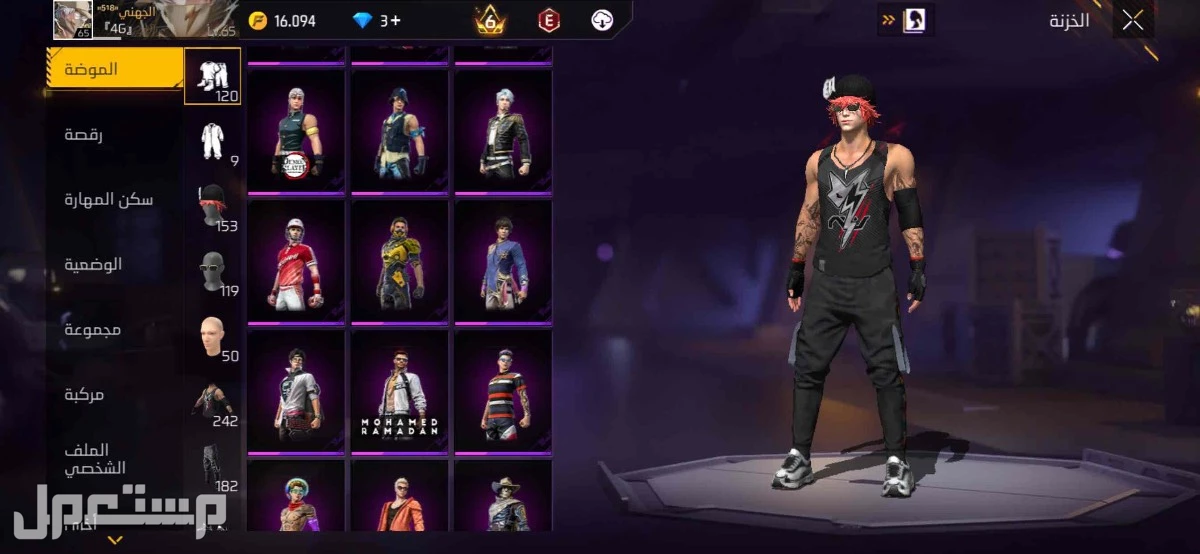The height and width of the screenshot is (554, 1200).
Task: Open the الوضعية tab
Action: tap(94, 265)
